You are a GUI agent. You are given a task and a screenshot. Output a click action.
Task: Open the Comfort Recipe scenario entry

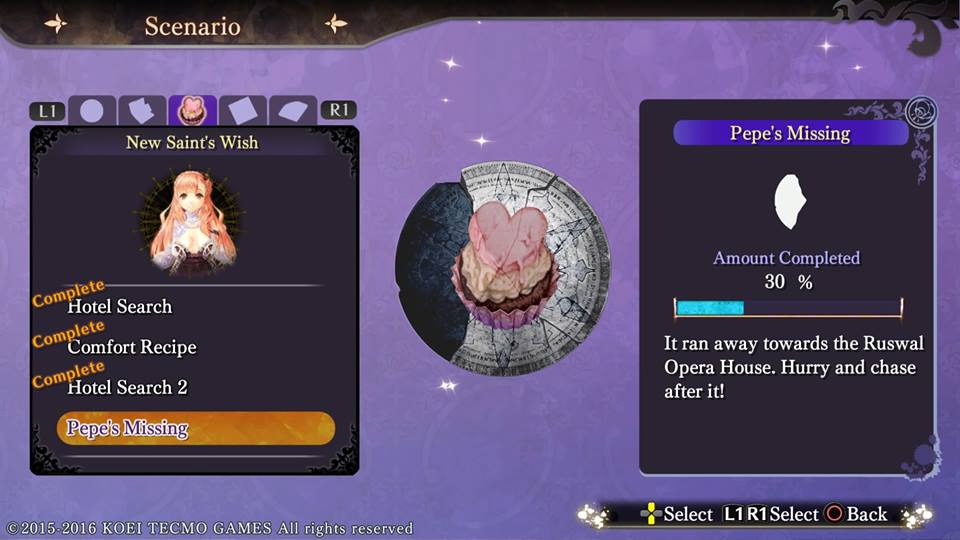click(132, 347)
